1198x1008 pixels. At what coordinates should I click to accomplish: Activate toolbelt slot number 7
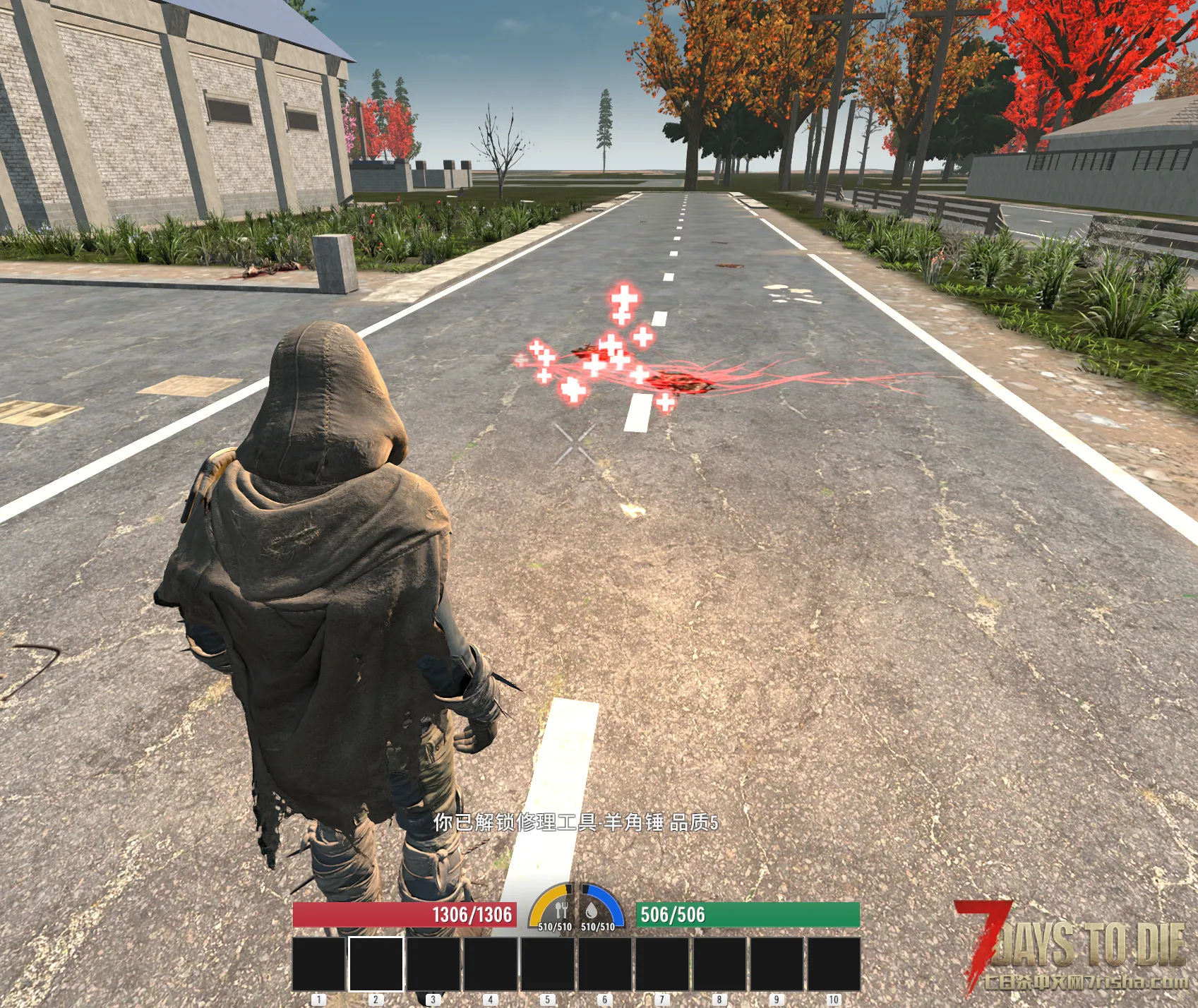click(x=662, y=964)
